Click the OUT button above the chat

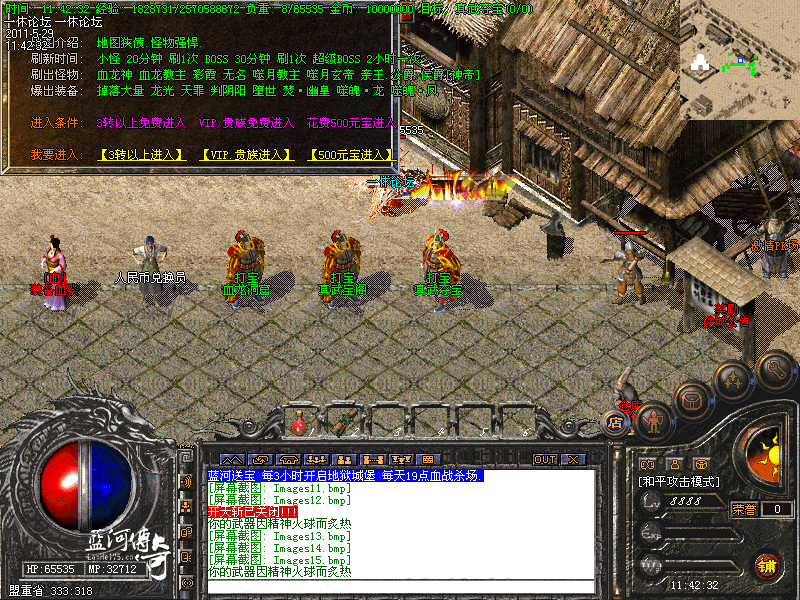click(x=545, y=459)
